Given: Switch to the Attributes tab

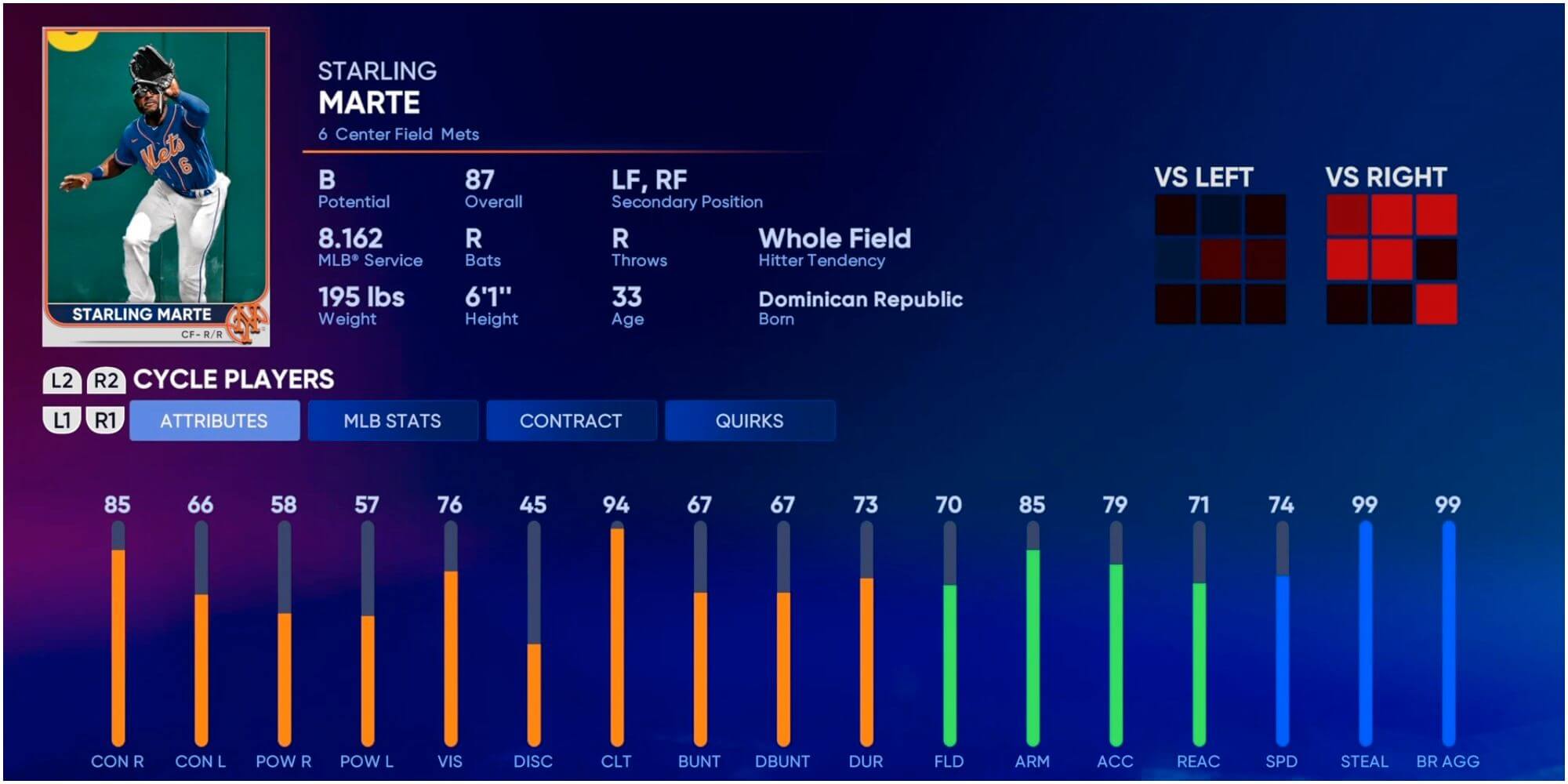Looking at the screenshot, I should [x=214, y=421].
